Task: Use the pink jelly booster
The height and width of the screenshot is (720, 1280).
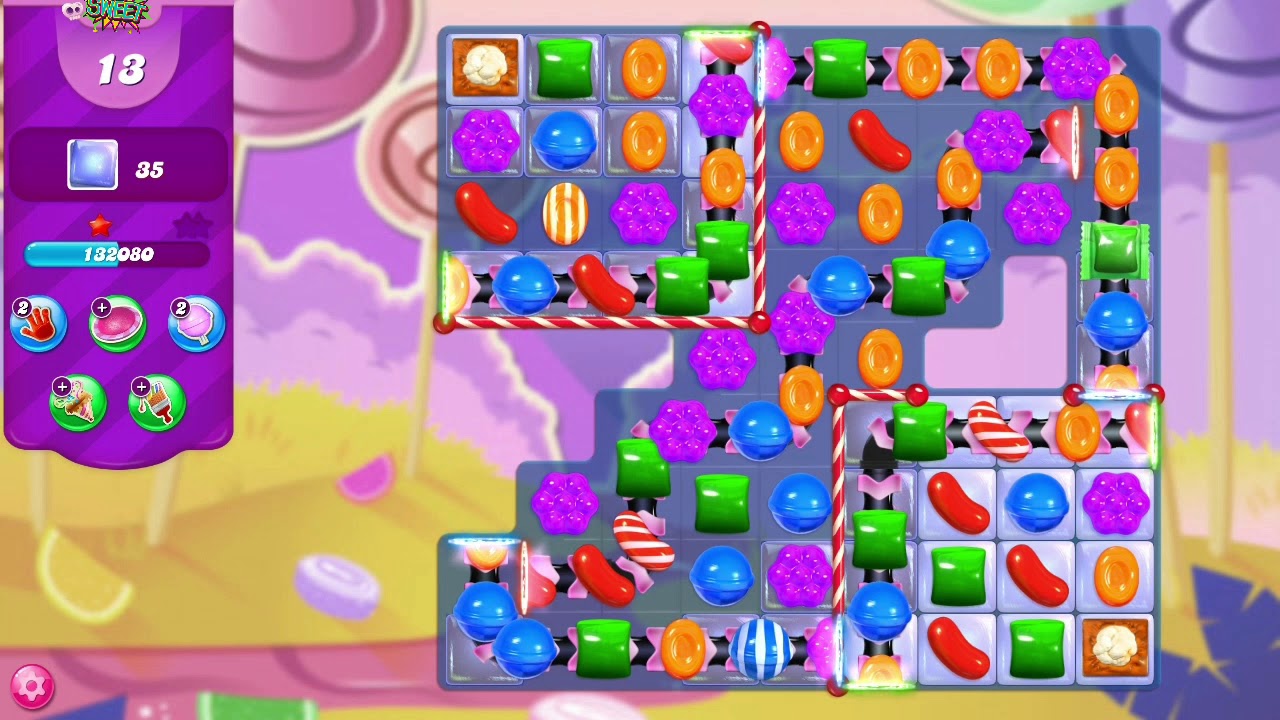Action: click(118, 322)
